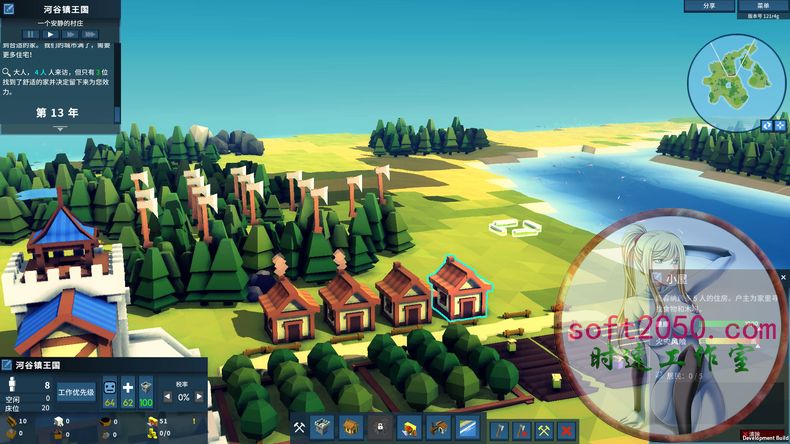Open the happiness face indicator
The image size is (790, 444).
click(x=110, y=386)
